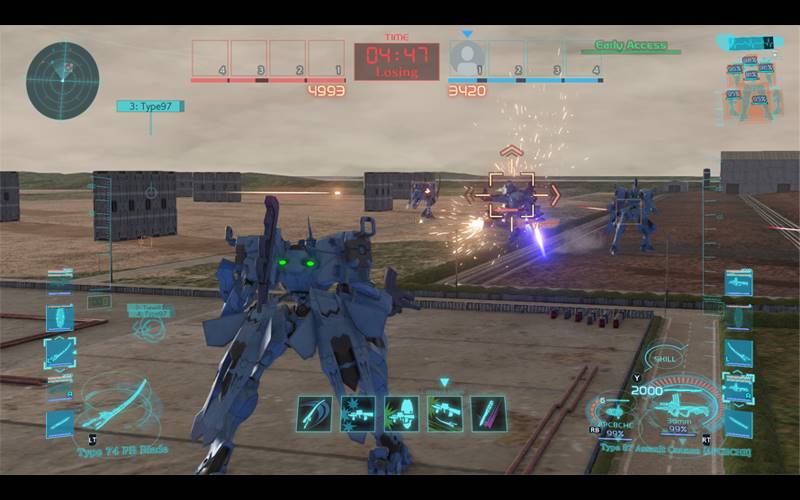Choose the shield slot in left weapon list

(x=60, y=318)
